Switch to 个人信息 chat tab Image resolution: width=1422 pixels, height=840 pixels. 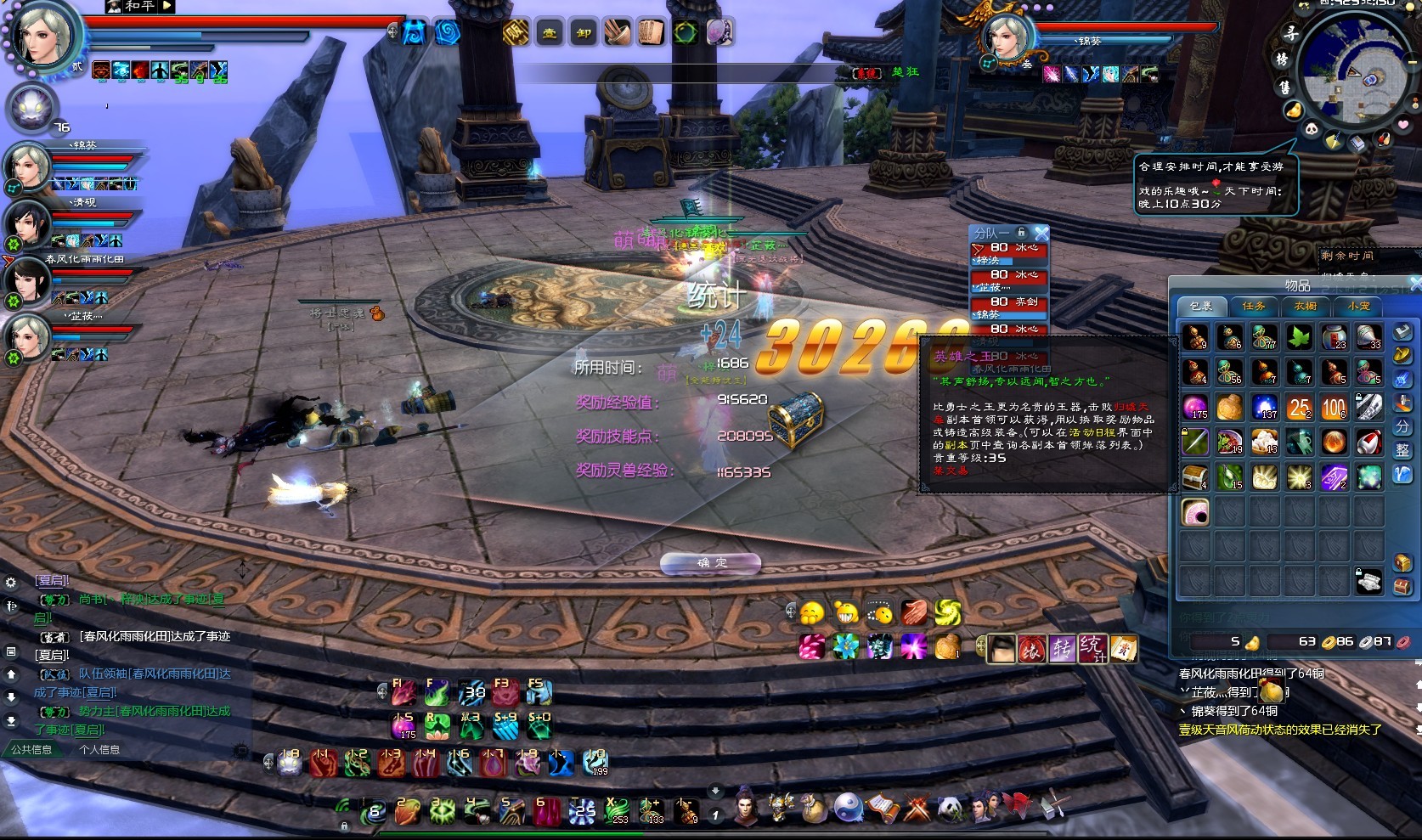coord(99,750)
